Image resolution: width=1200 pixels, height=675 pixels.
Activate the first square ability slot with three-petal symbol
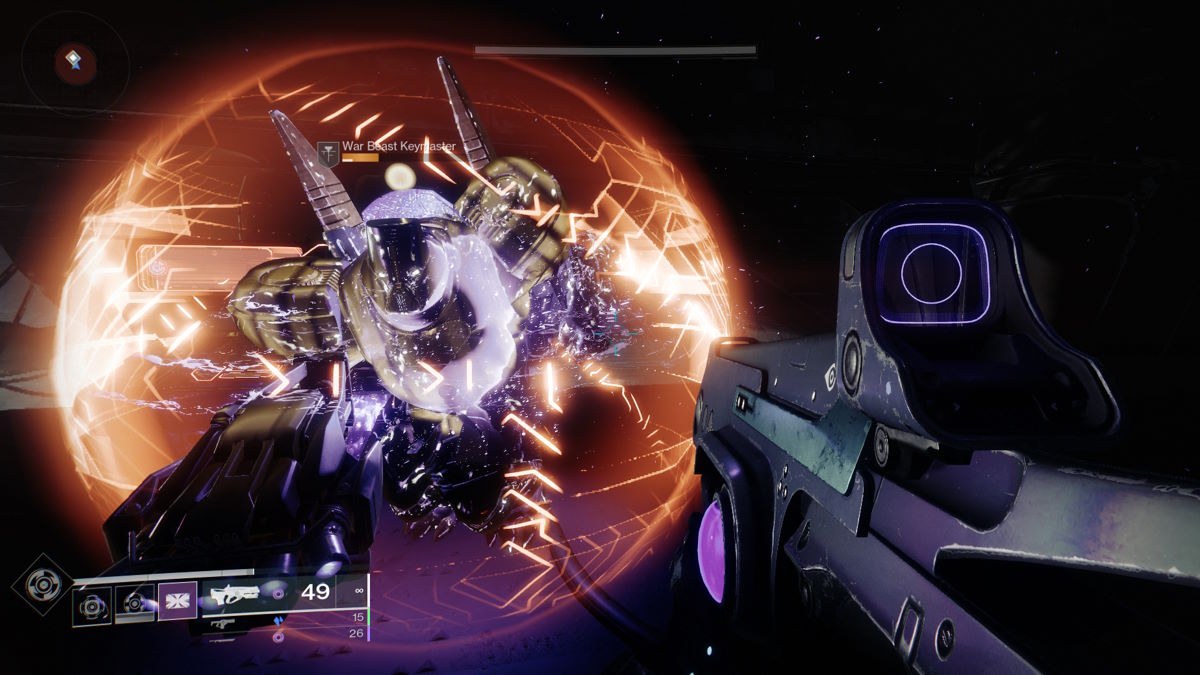pyautogui.click(x=93, y=606)
